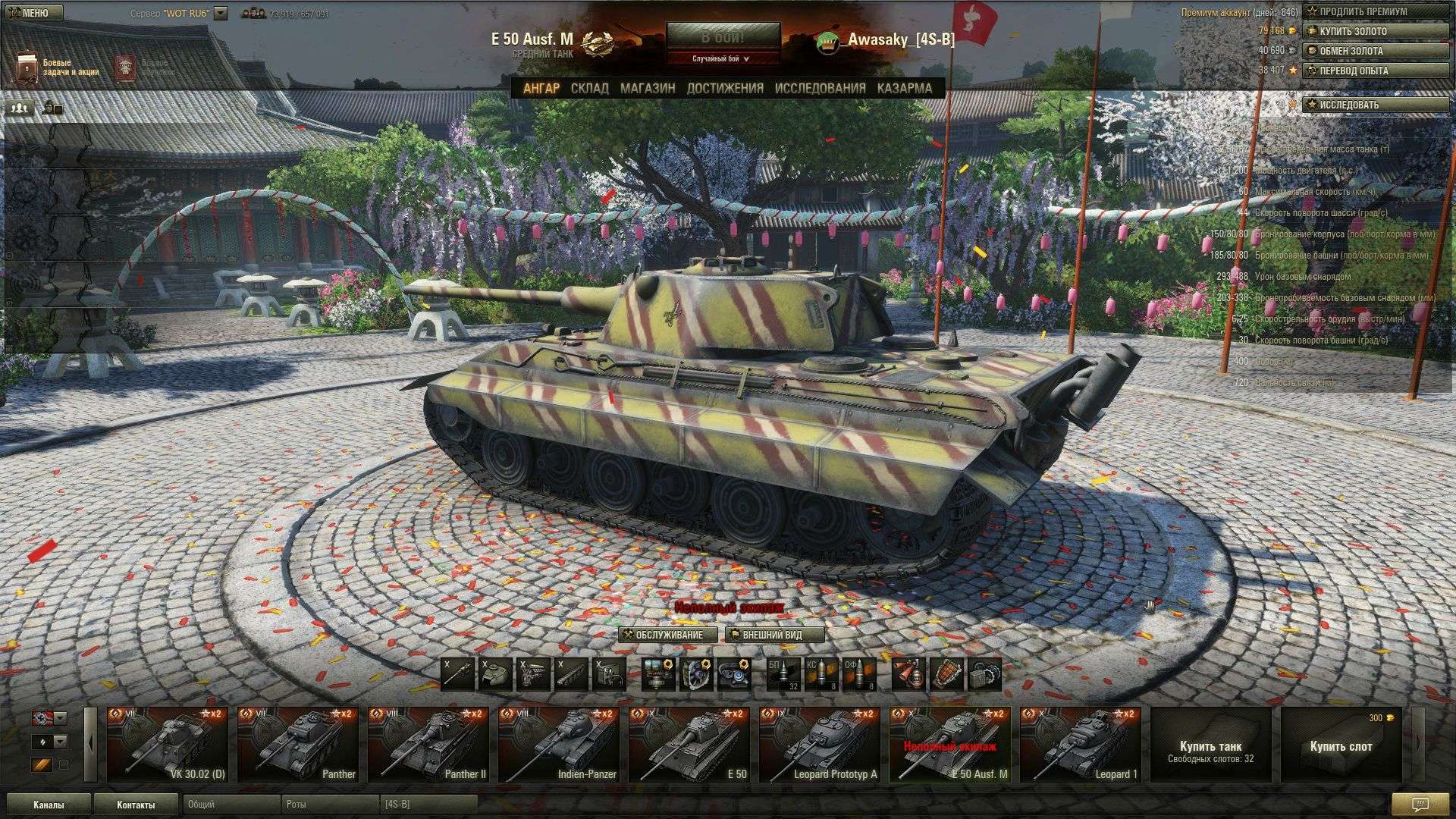The image size is (1456, 819).
Task: Open the КАЗАРМА tab
Action: pos(904,88)
